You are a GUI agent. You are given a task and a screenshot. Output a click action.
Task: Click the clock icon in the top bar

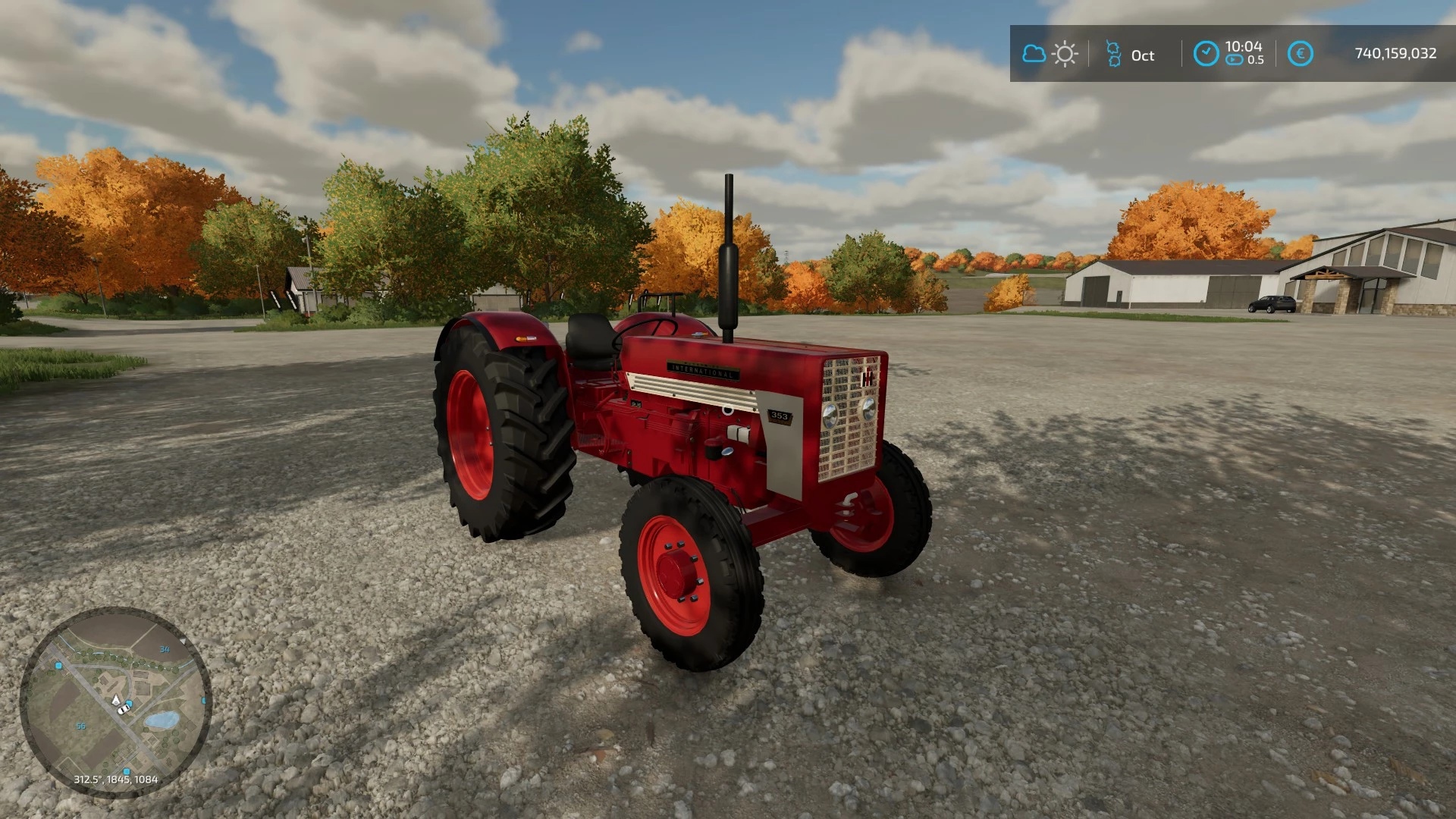(x=1206, y=54)
